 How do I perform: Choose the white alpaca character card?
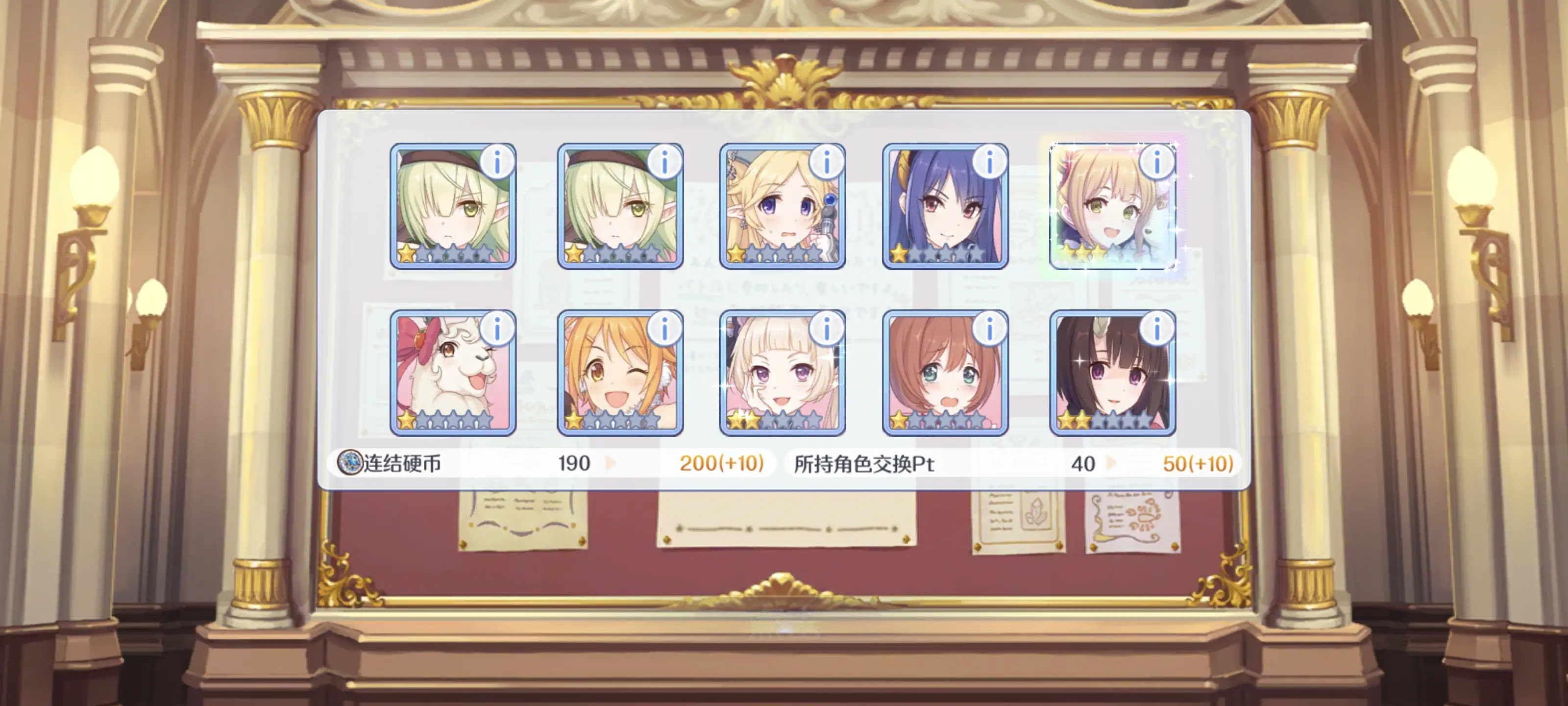point(453,373)
